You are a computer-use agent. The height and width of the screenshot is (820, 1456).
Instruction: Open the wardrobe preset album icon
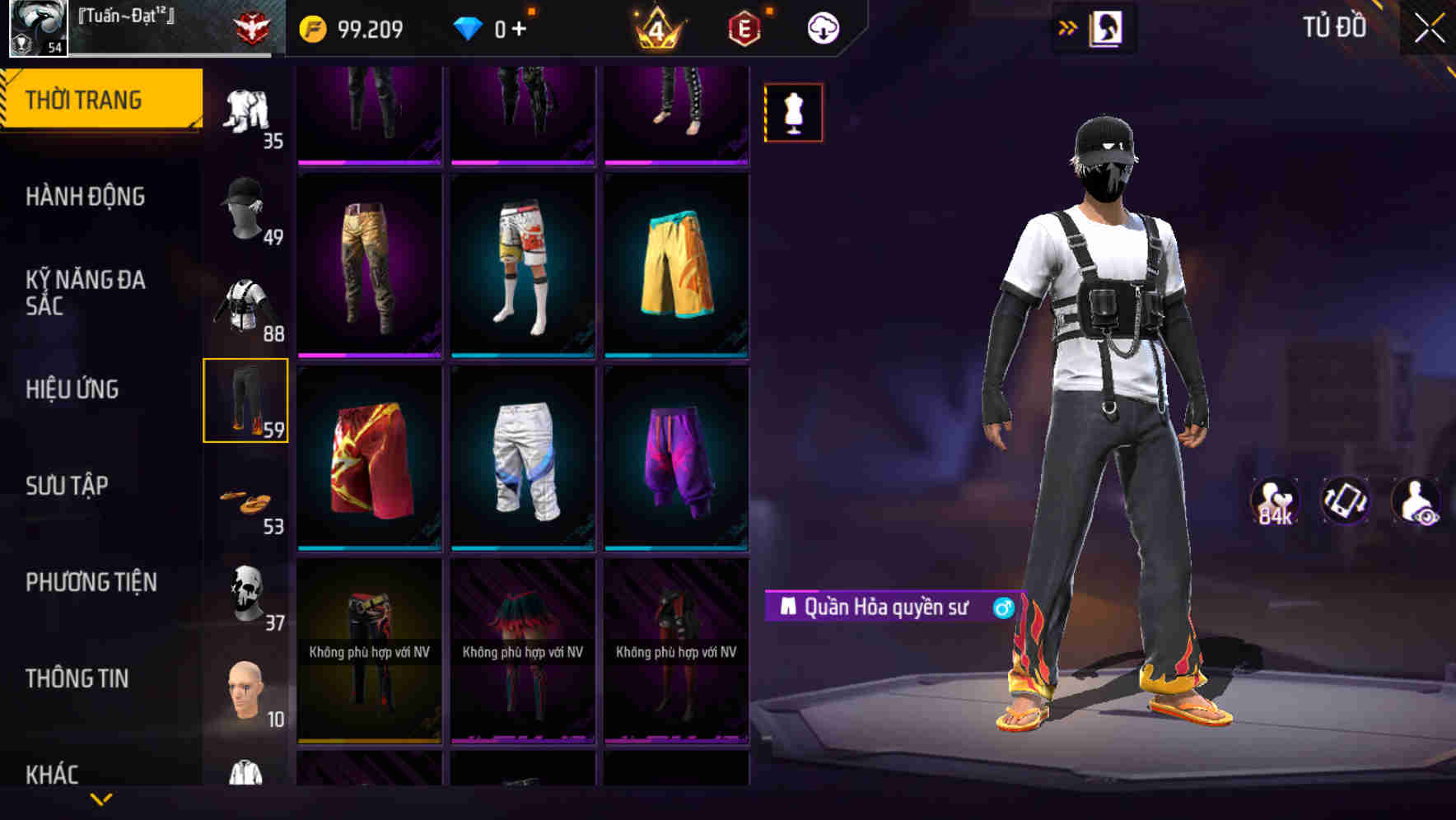[1107, 27]
